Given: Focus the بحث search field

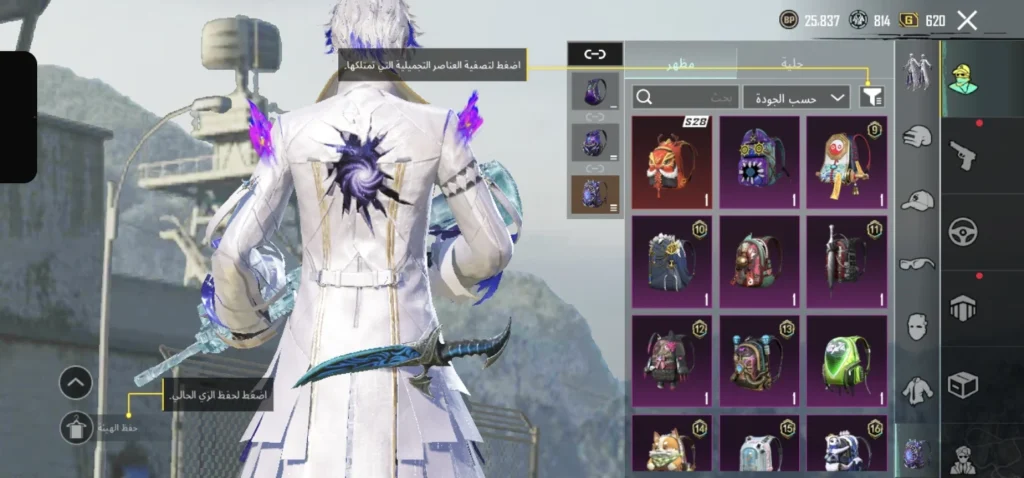Looking at the screenshot, I should (685, 97).
